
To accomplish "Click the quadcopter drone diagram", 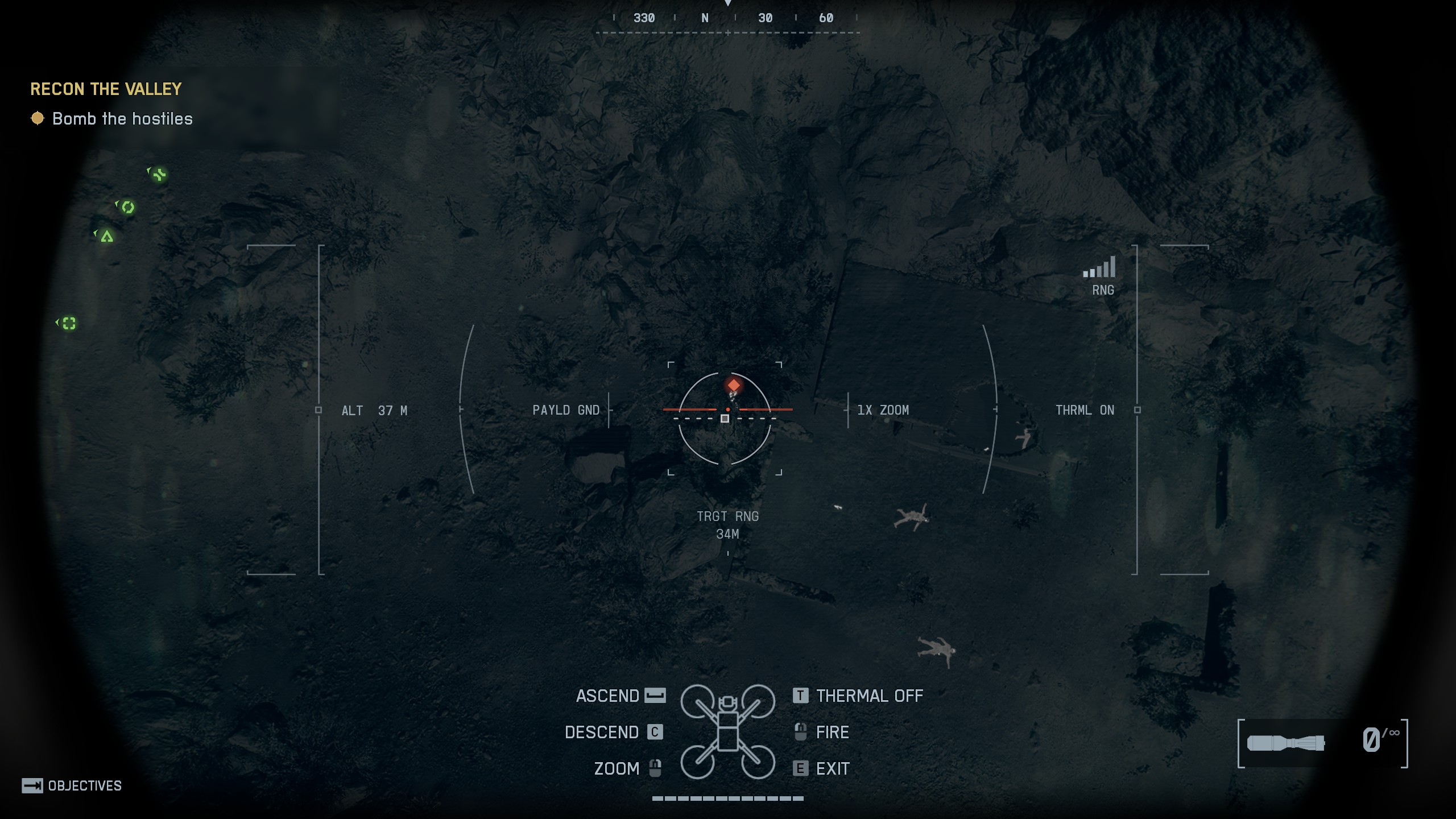I will [x=727, y=731].
